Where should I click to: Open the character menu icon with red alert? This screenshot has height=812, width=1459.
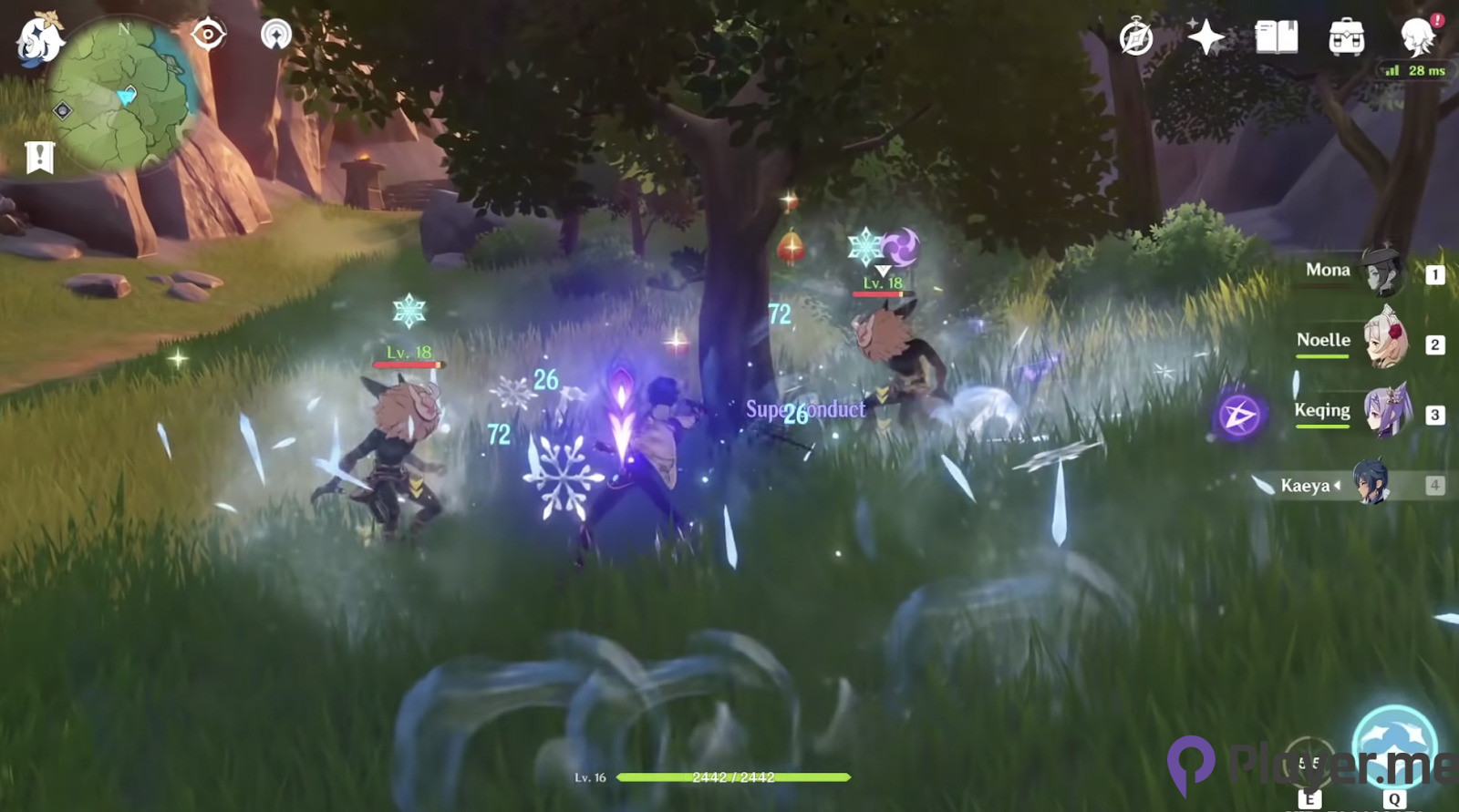click(1418, 37)
